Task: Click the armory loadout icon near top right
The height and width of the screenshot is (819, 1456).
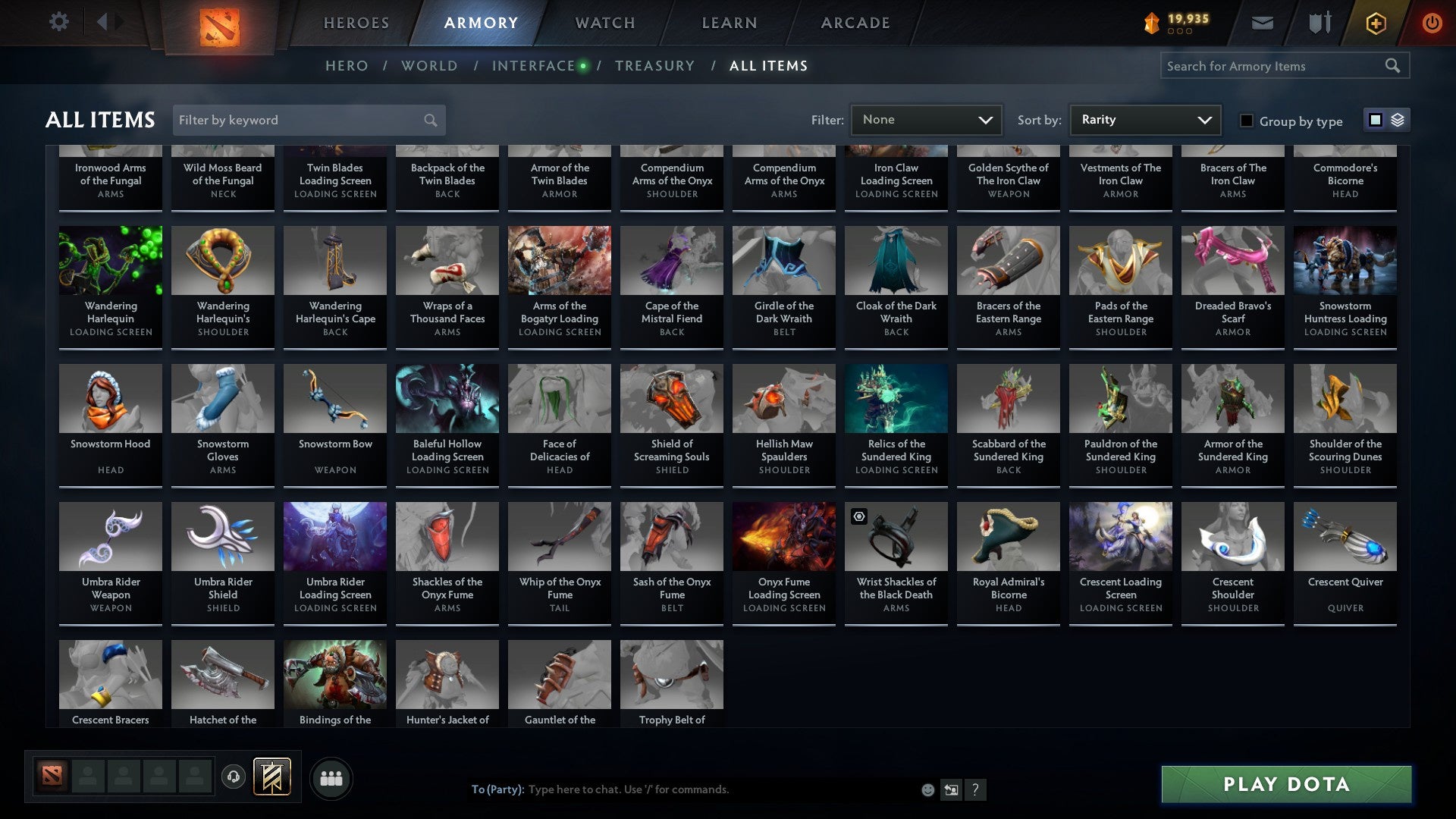Action: click(x=1319, y=23)
